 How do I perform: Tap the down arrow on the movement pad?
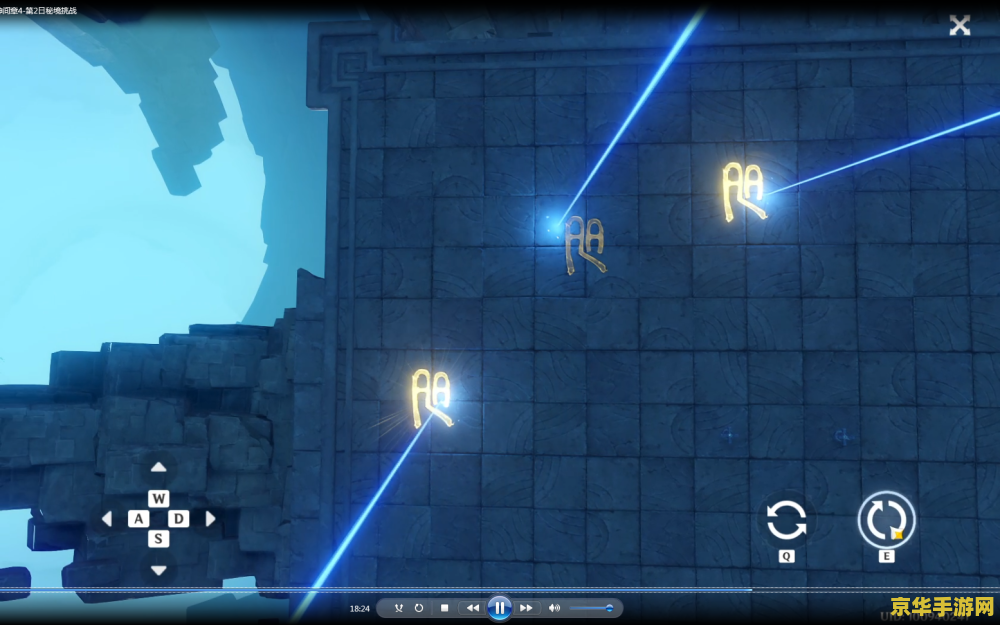tap(158, 570)
